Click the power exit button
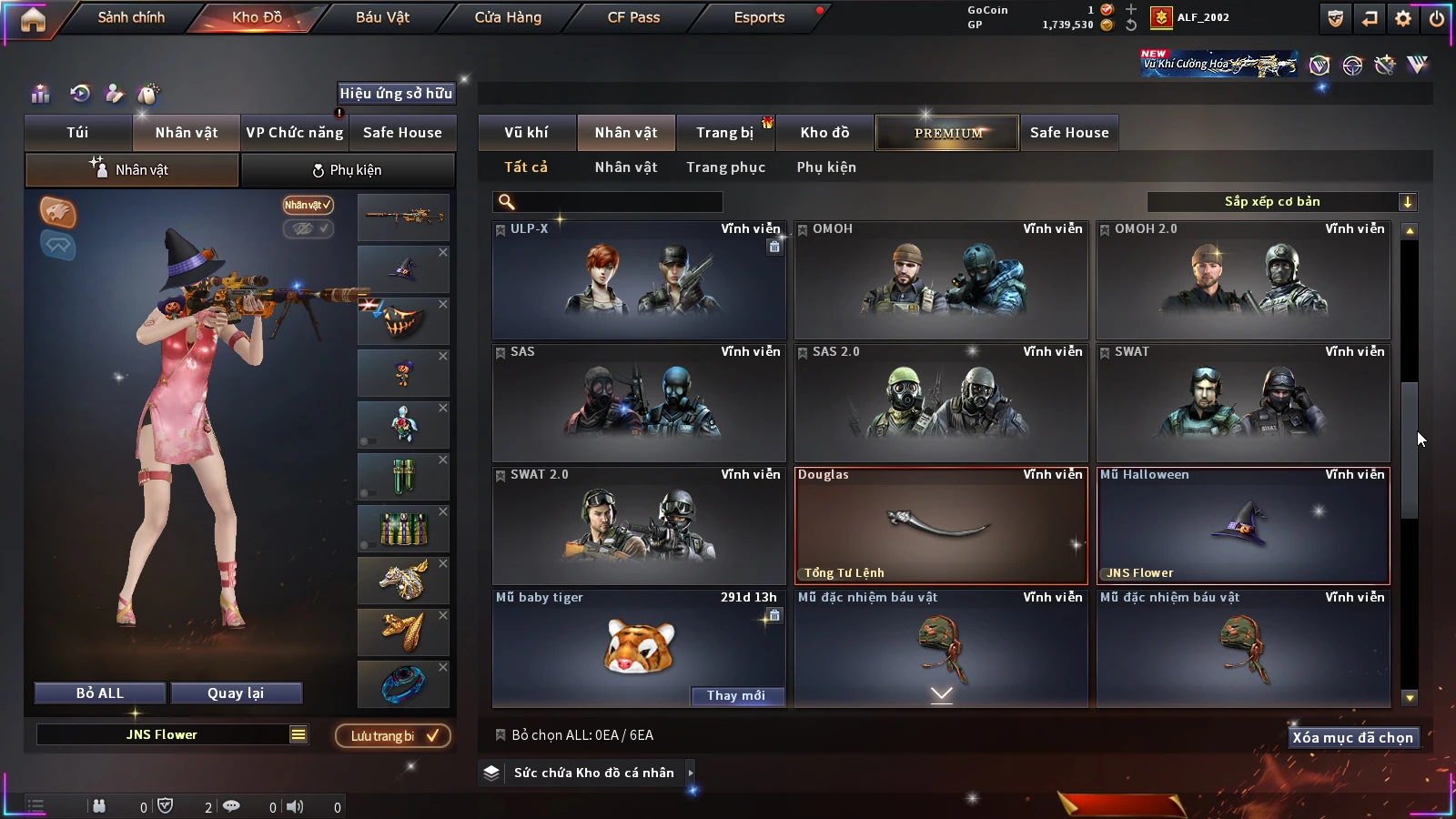Screen dimensions: 1456x819 [x=1437, y=18]
